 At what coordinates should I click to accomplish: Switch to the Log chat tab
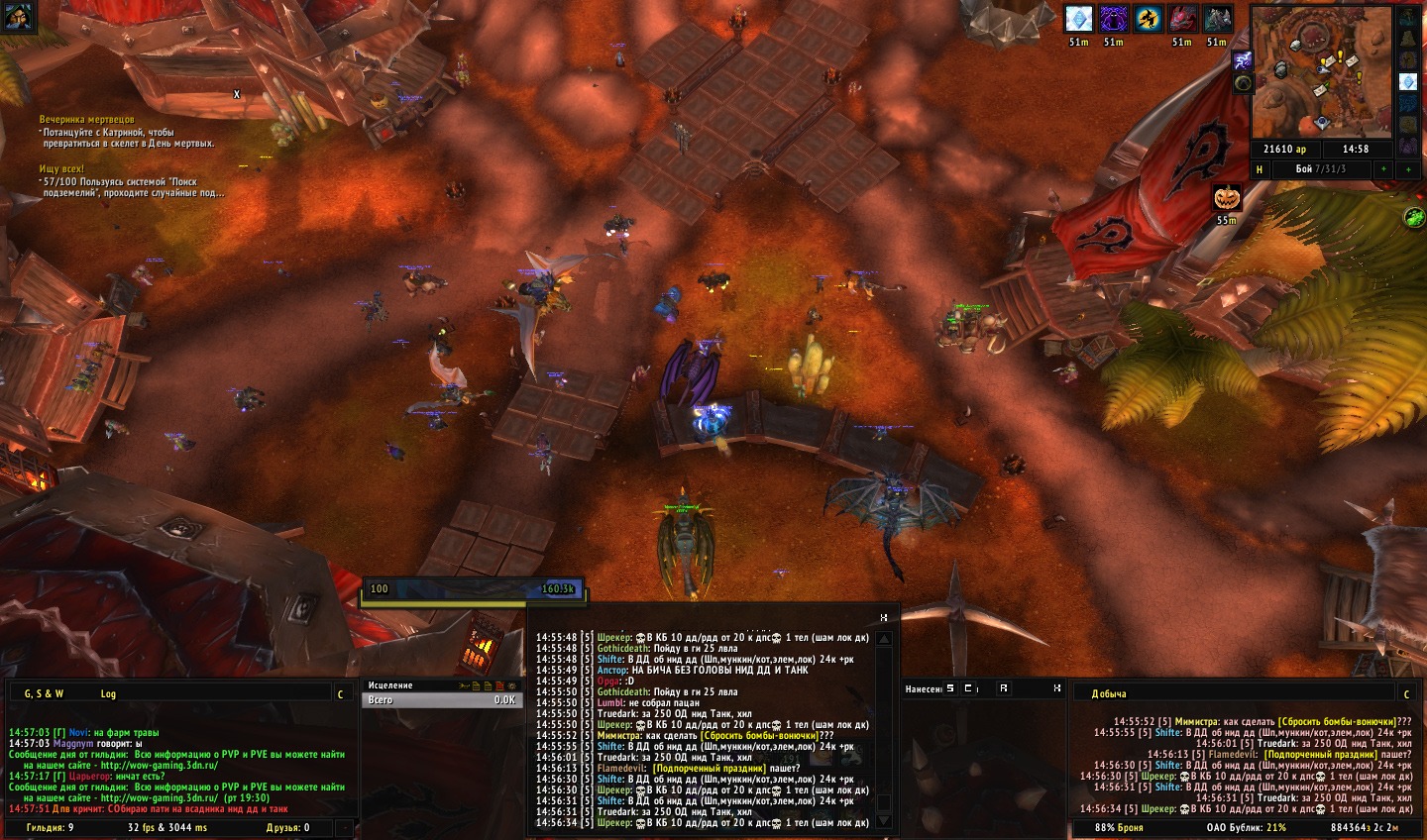108,693
